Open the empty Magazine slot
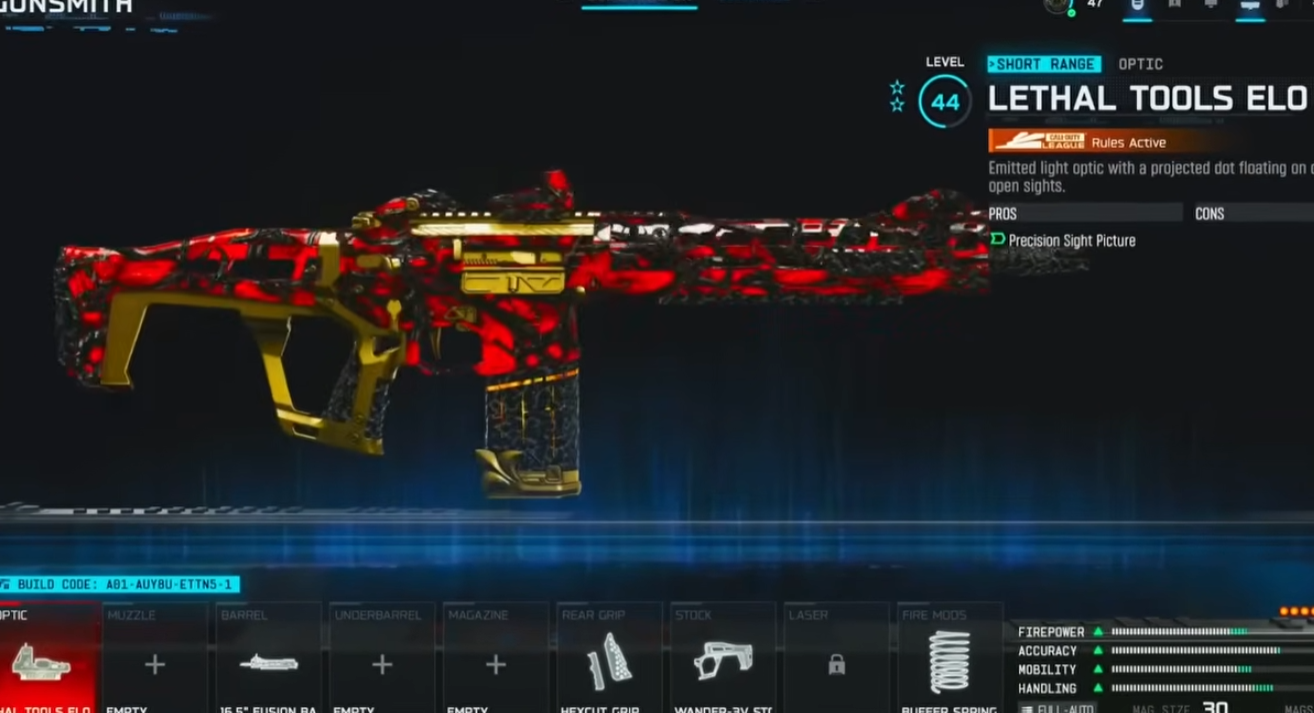Viewport: 1314px width, 713px height. click(495, 662)
